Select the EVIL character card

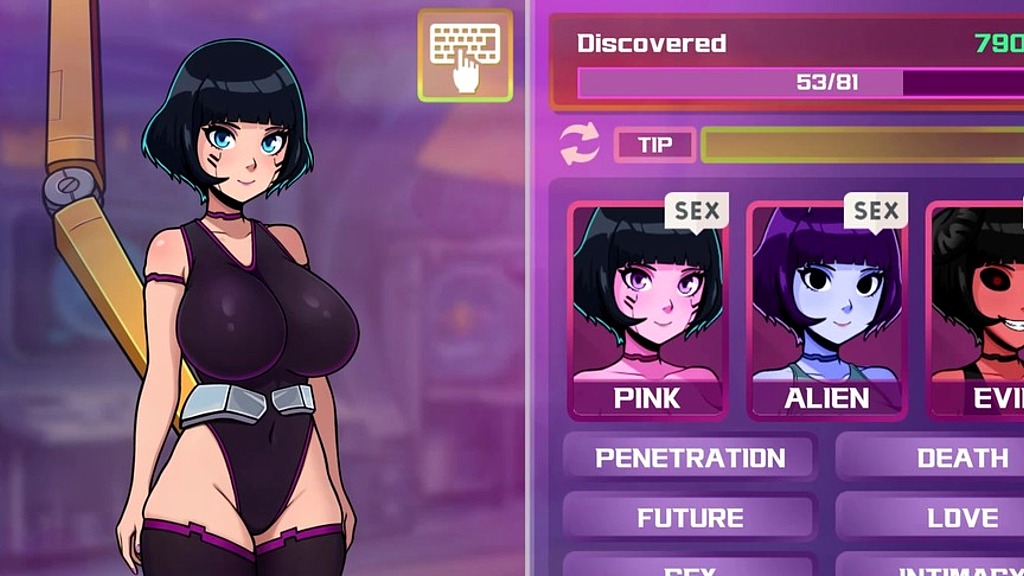980,310
